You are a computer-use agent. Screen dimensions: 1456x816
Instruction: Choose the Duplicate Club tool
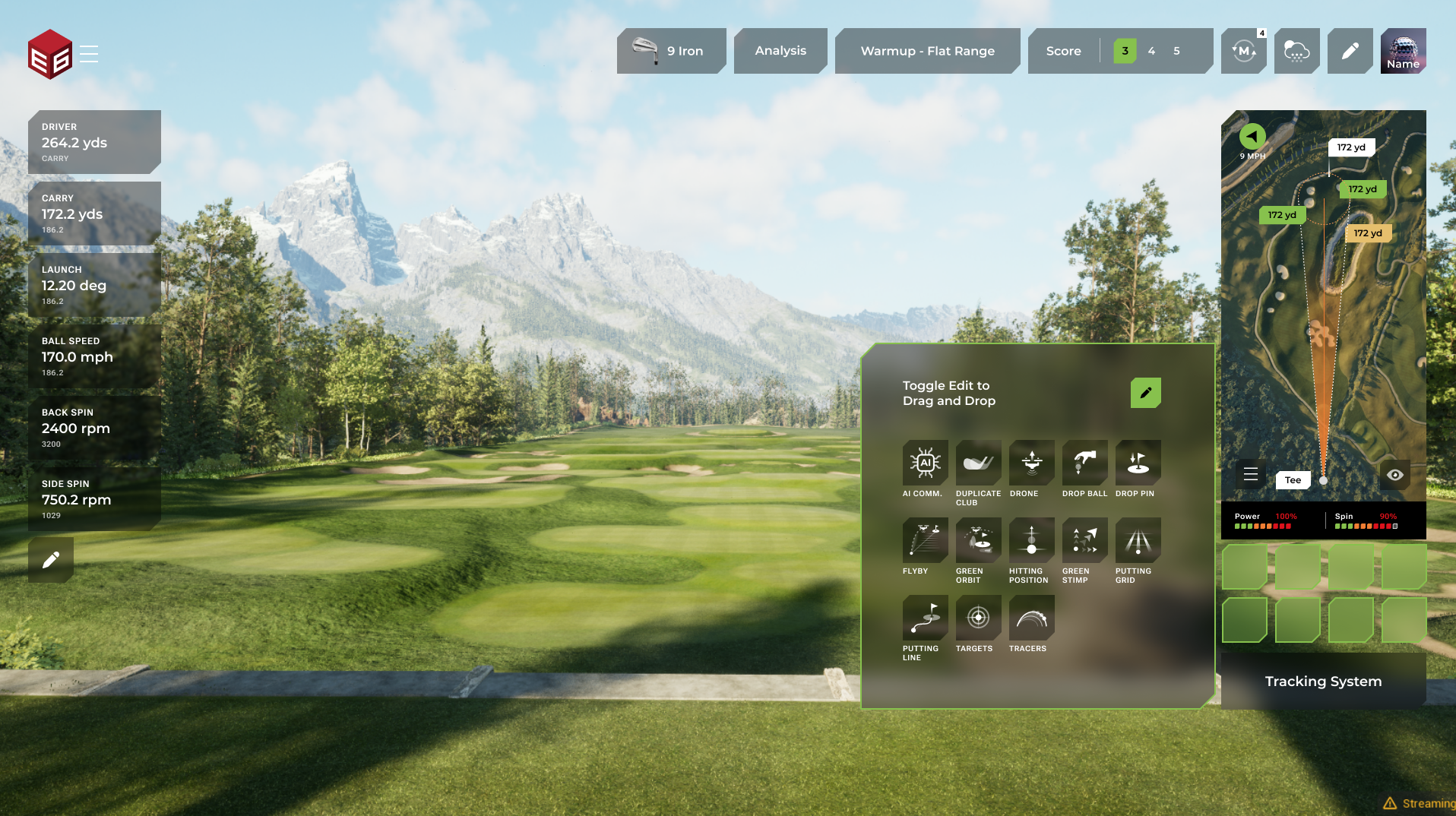978,463
